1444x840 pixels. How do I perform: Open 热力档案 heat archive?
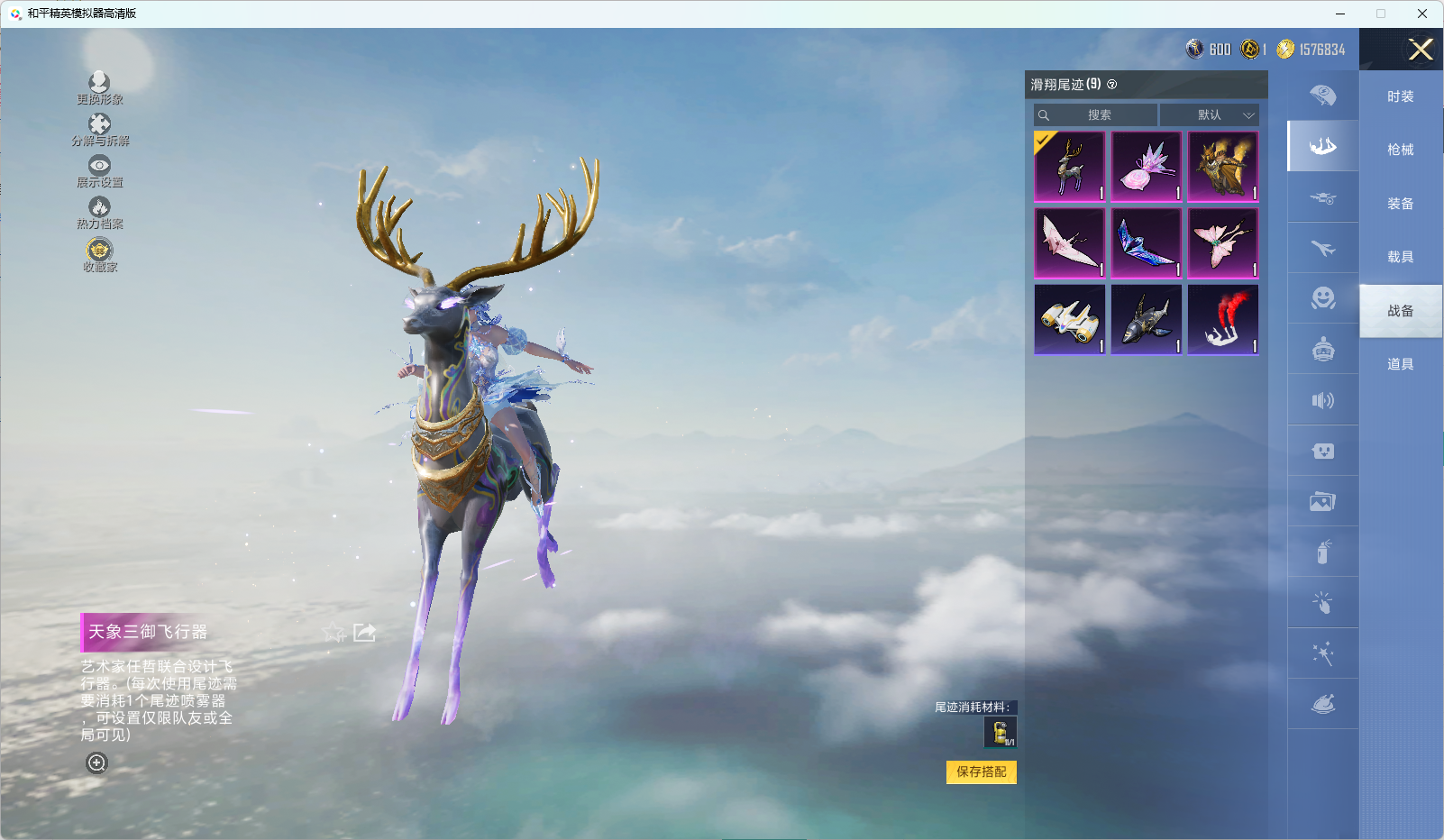pyautogui.click(x=99, y=213)
